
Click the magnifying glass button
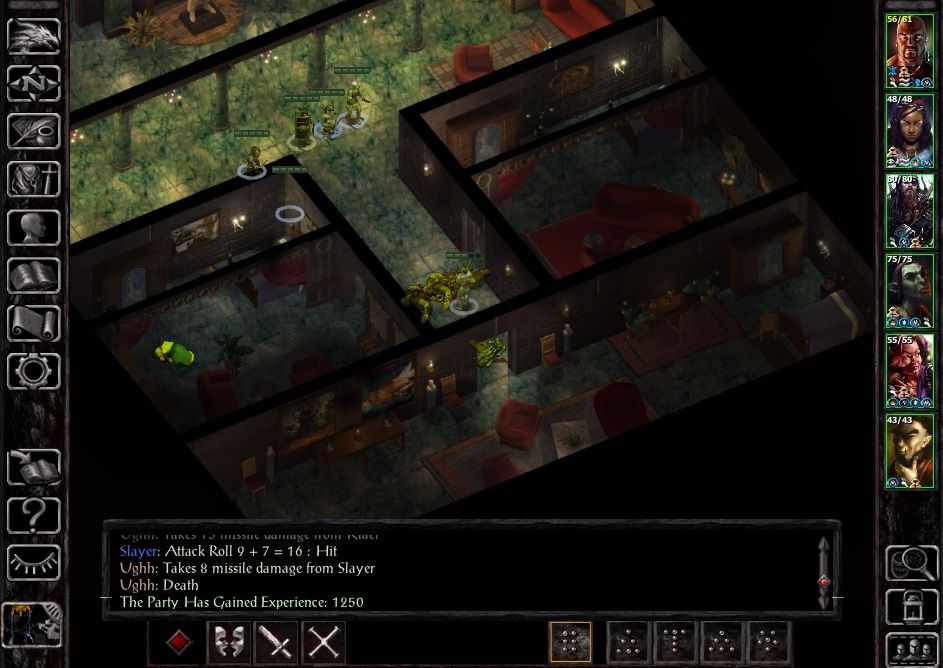tap(910, 563)
